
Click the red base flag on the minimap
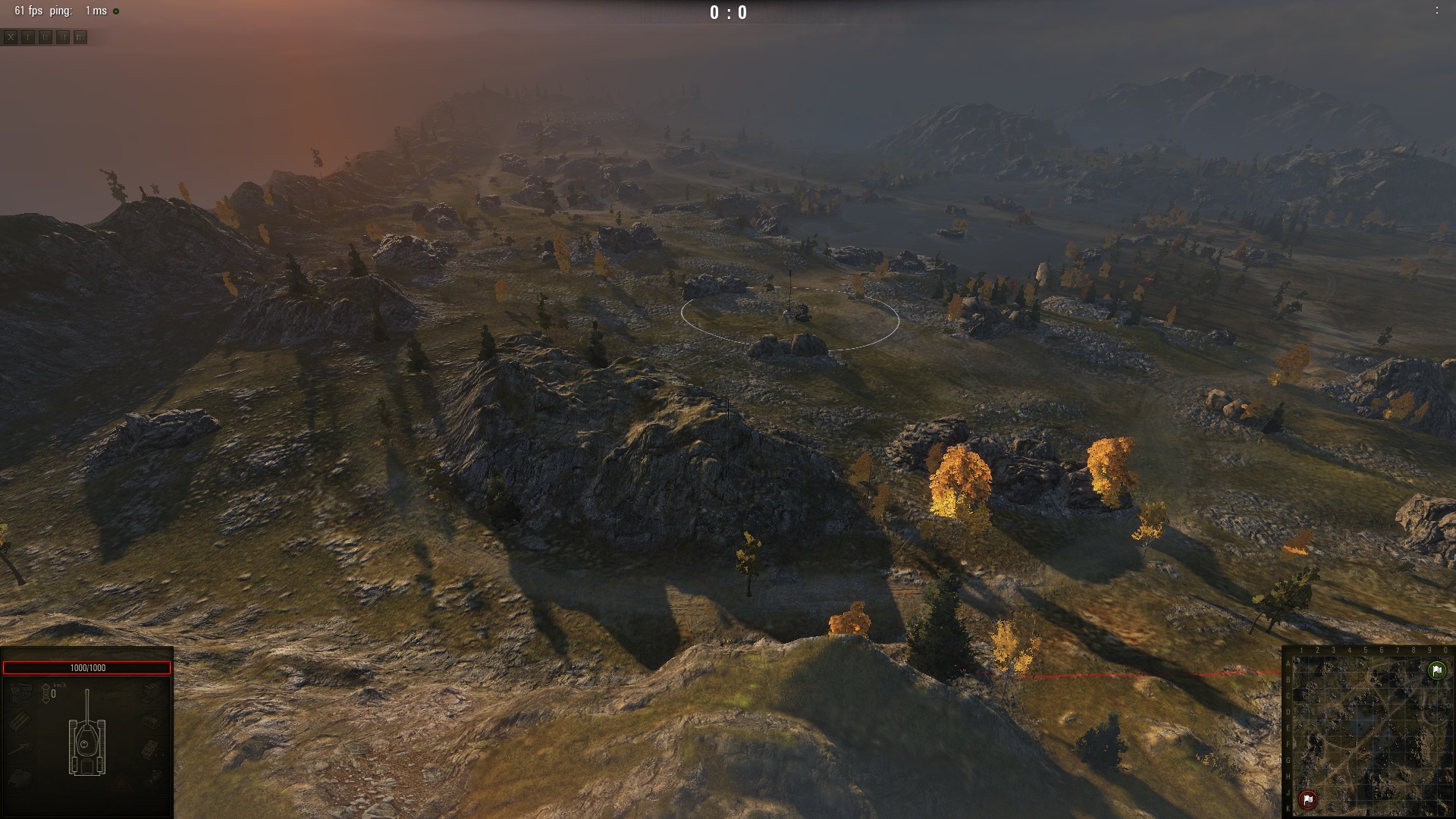tap(1308, 799)
